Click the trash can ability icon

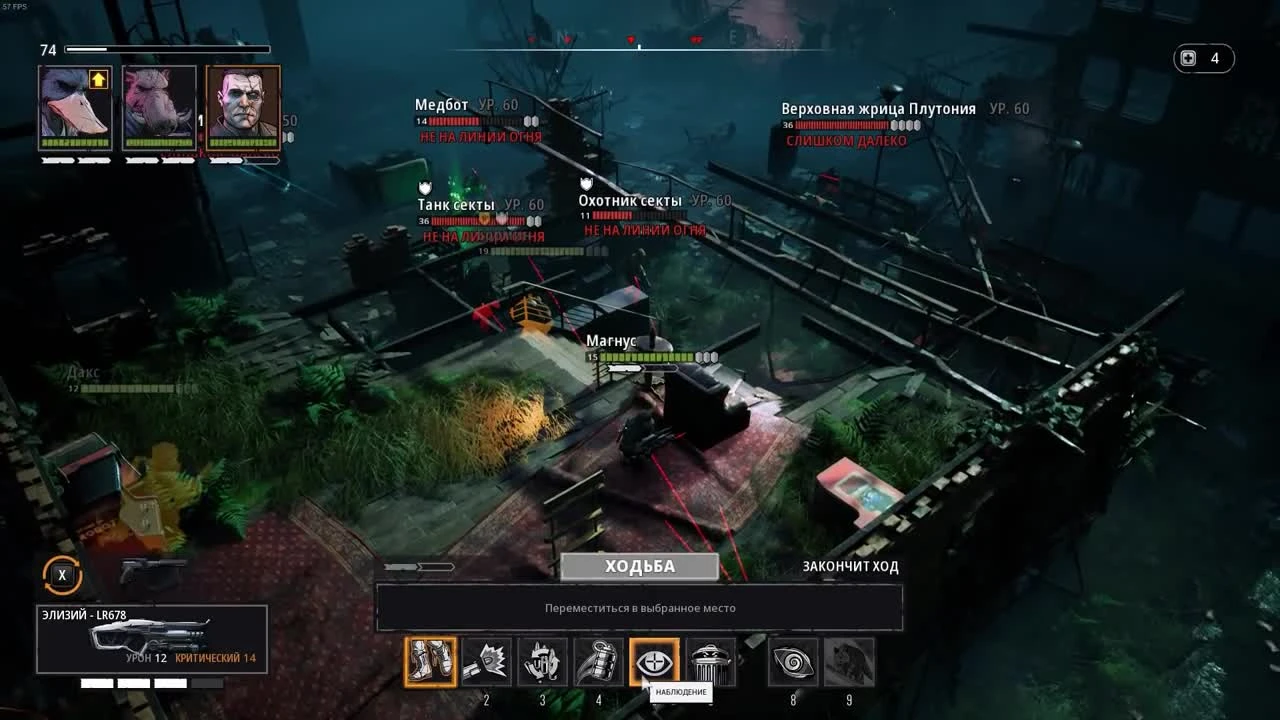(712, 661)
